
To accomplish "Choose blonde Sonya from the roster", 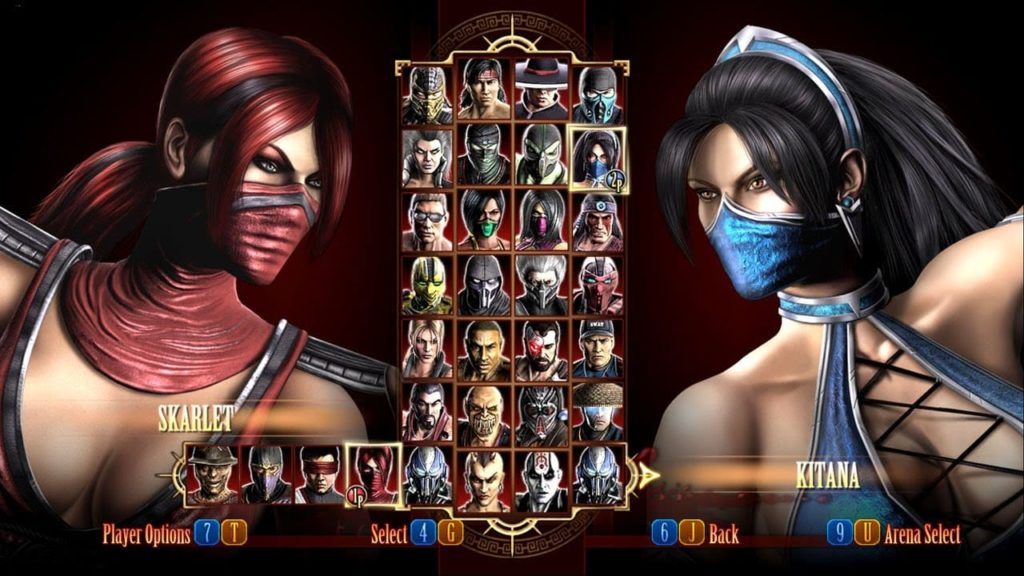I will (427, 349).
